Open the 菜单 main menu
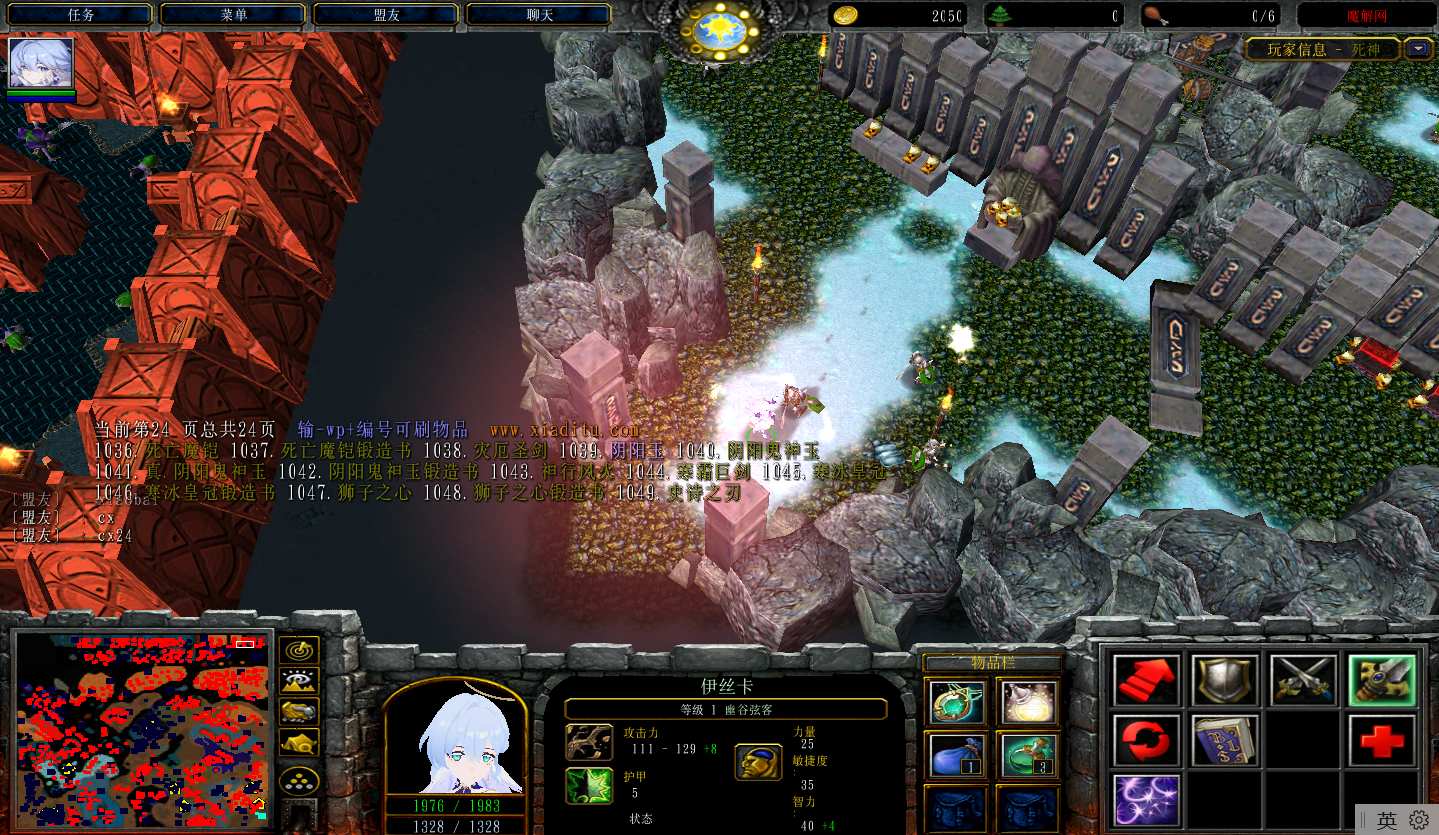The width and height of the screenshot is (1439, 835). pos(234,15)
